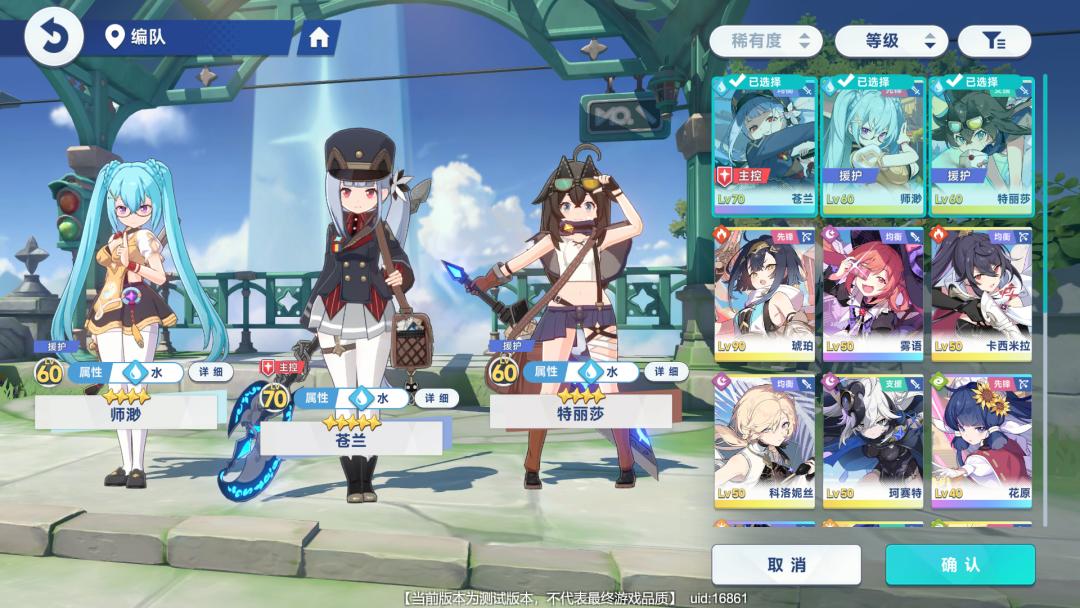Confirm the team with 确认
Screen dimensions: 1080x608
pos(960,565)
